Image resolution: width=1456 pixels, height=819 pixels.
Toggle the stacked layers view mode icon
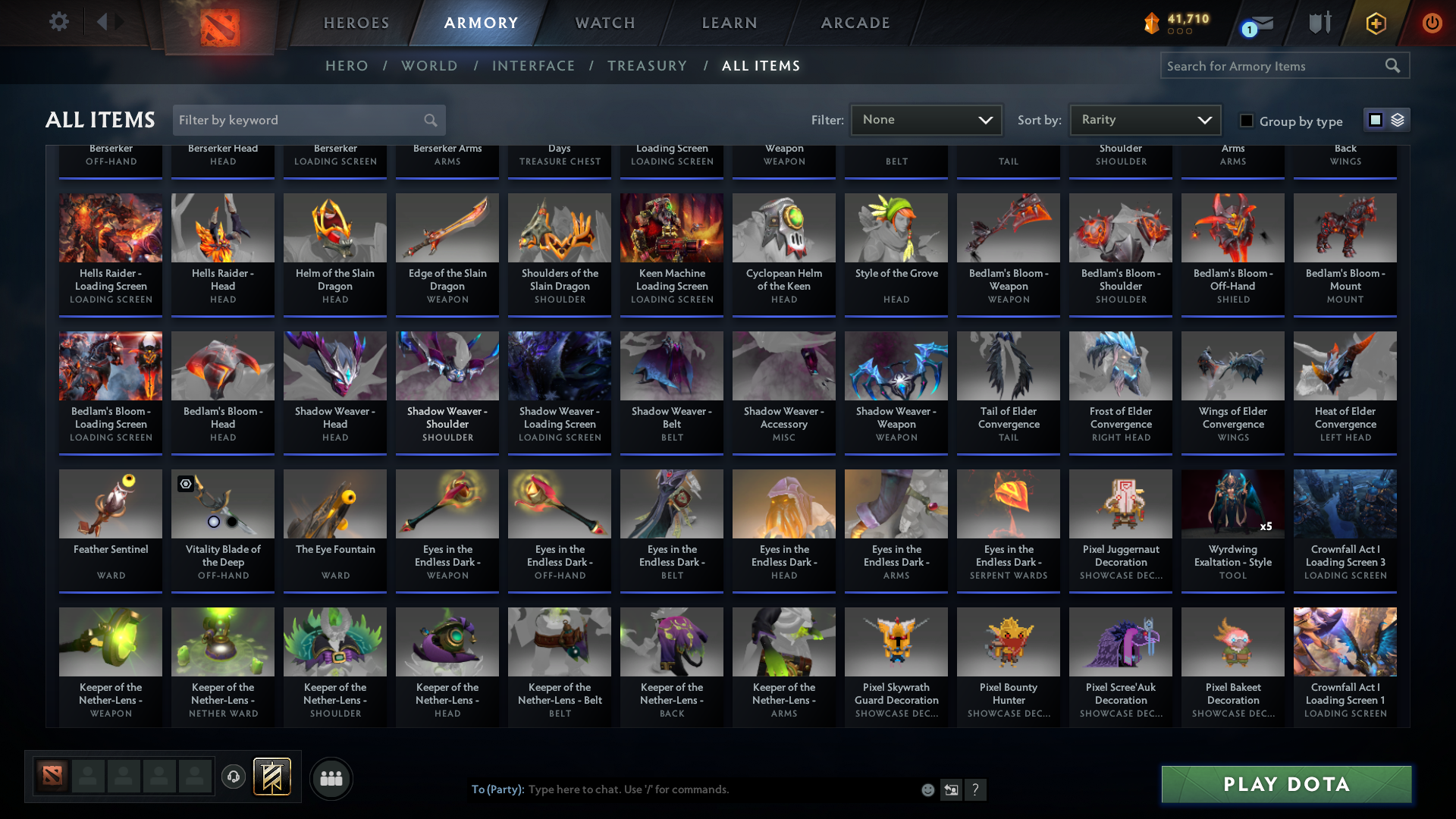point(1397,120)
